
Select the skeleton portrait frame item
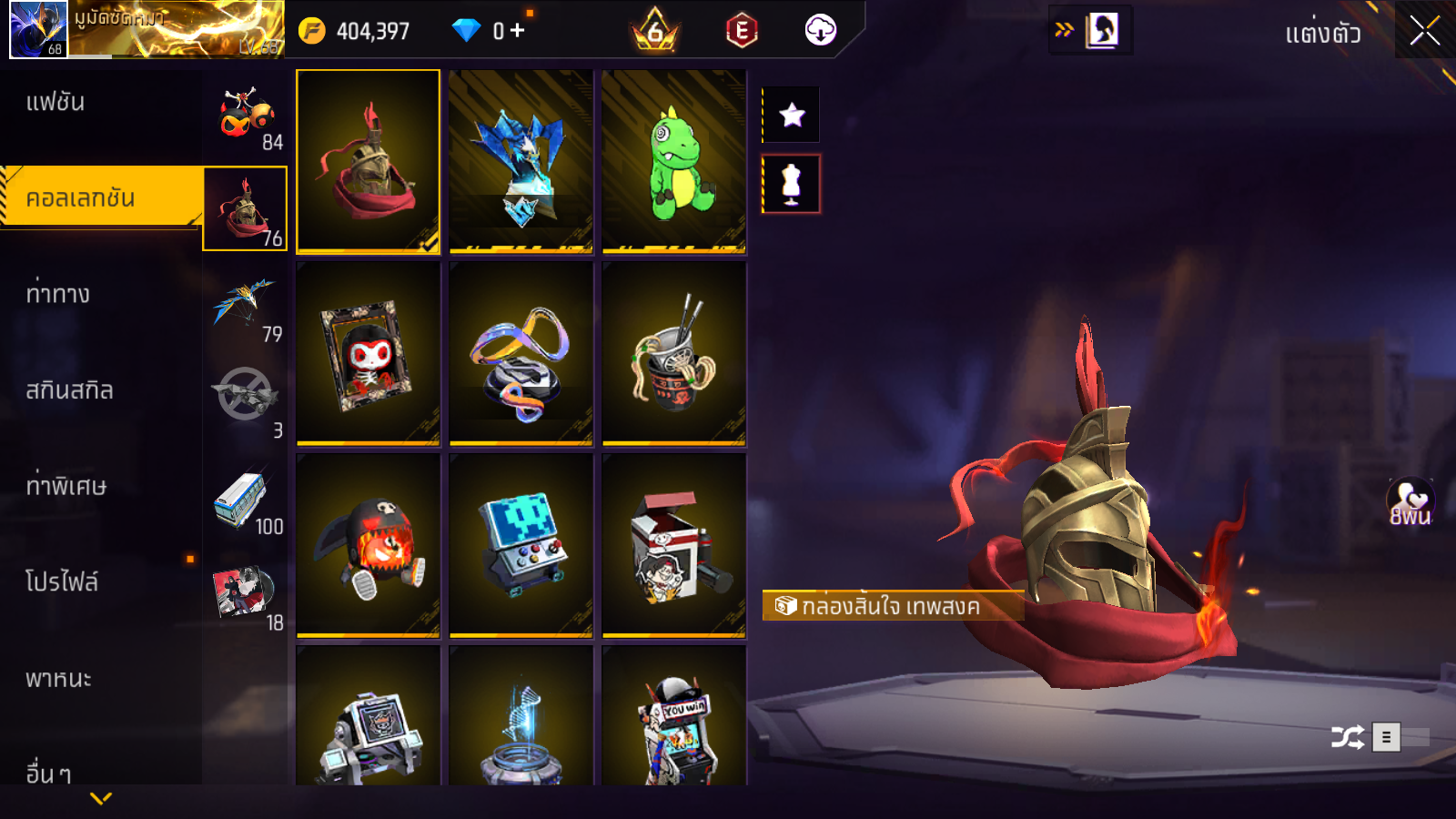click(x=369, y=354)
